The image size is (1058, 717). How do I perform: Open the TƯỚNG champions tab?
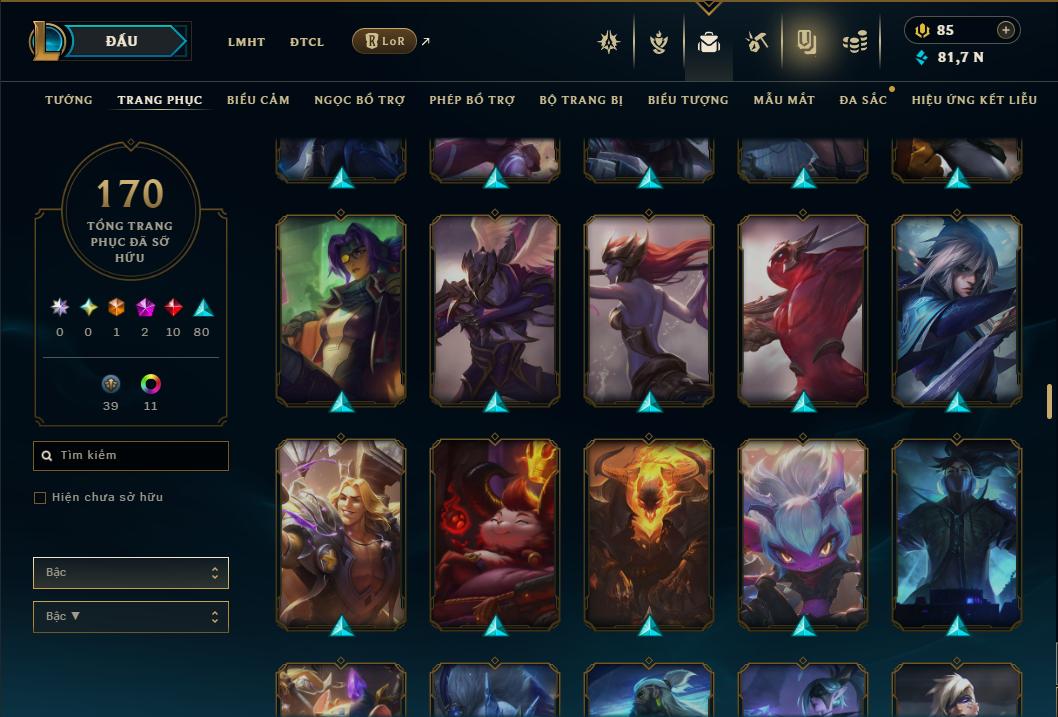point(69,100)
